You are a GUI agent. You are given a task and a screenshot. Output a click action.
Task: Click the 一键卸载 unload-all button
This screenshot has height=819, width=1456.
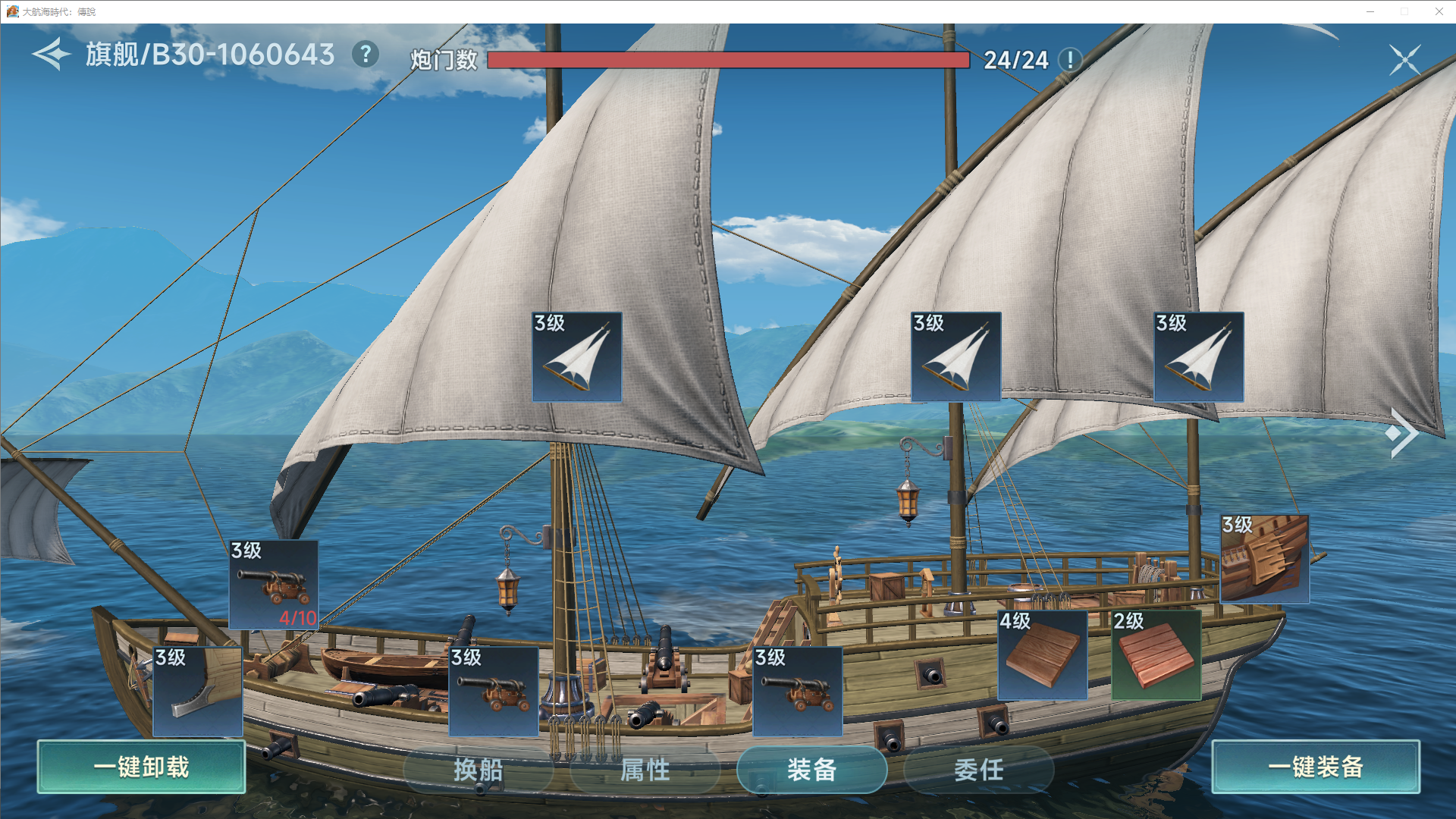[141, 767]
